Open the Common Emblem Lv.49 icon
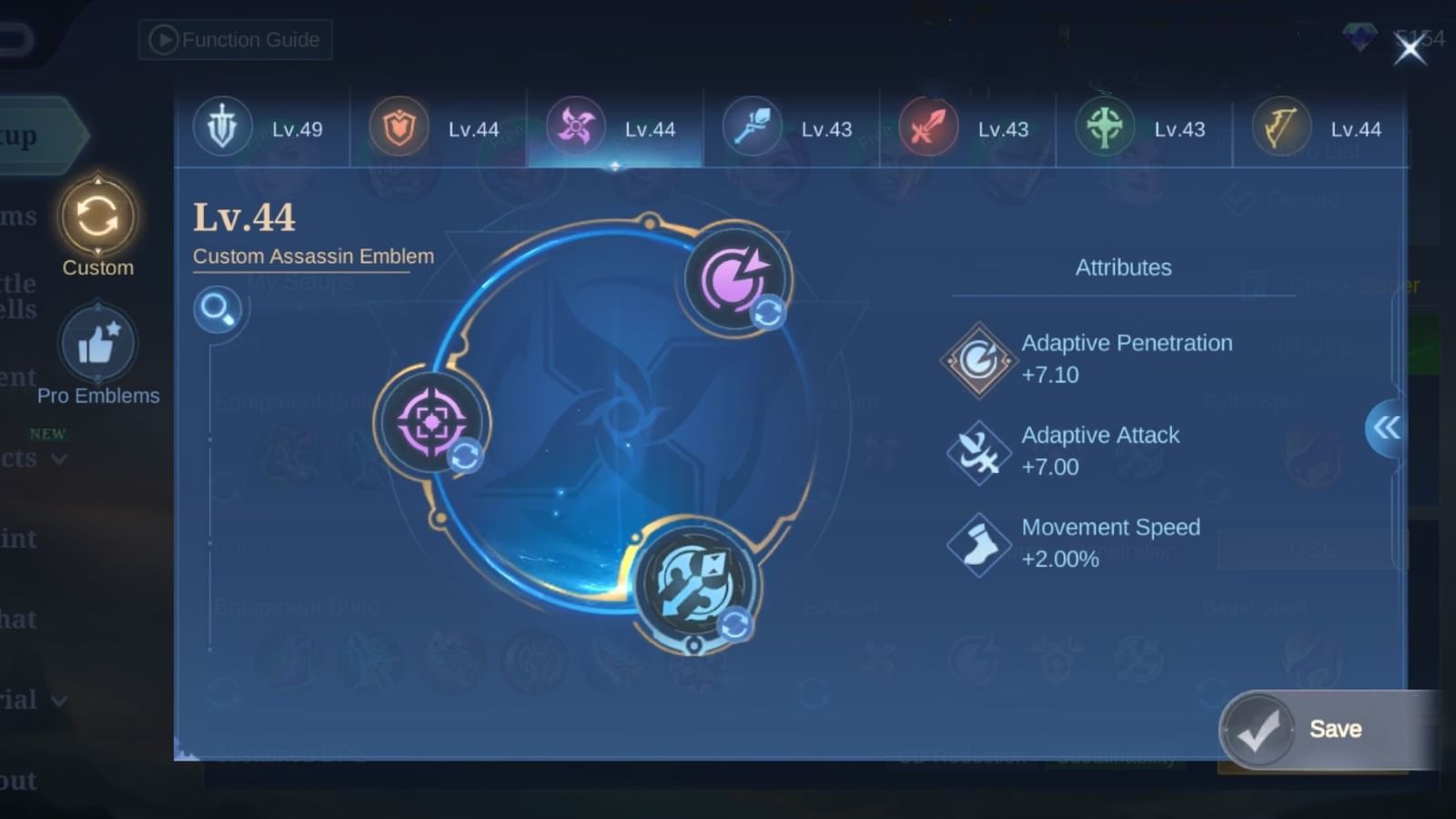Viewport: 1456px width, 819px height. click(223, 128)
